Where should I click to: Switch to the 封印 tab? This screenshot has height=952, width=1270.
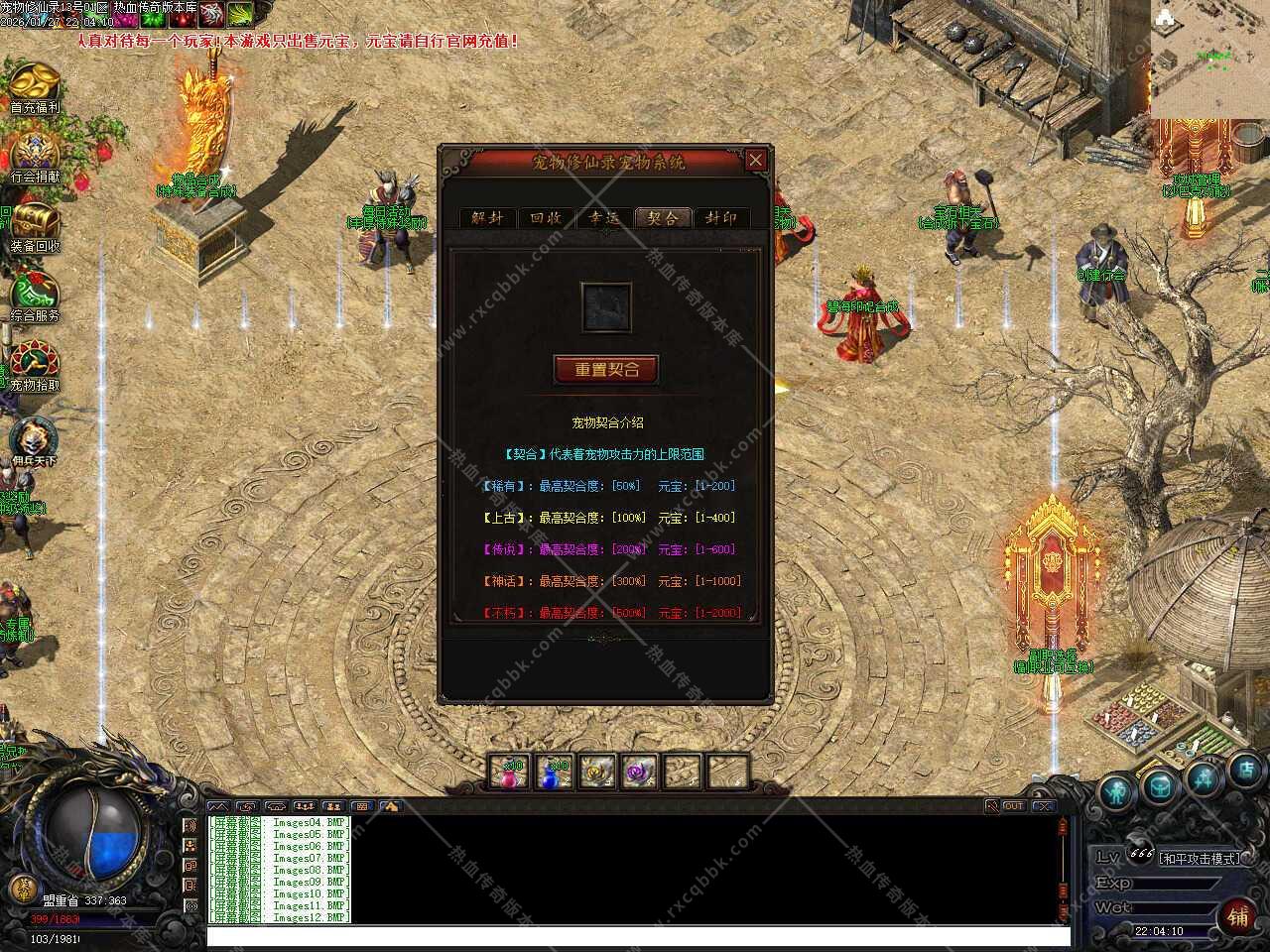(x=721, y=218)
